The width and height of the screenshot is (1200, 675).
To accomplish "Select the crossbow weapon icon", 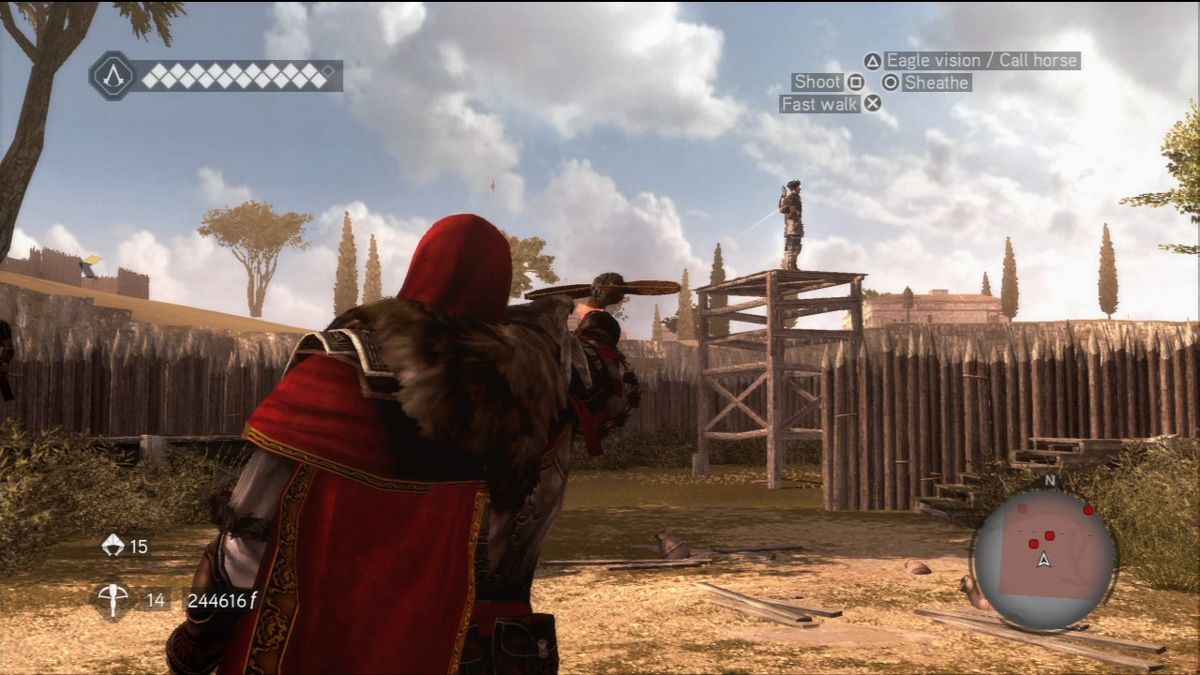I will (113, 600).
